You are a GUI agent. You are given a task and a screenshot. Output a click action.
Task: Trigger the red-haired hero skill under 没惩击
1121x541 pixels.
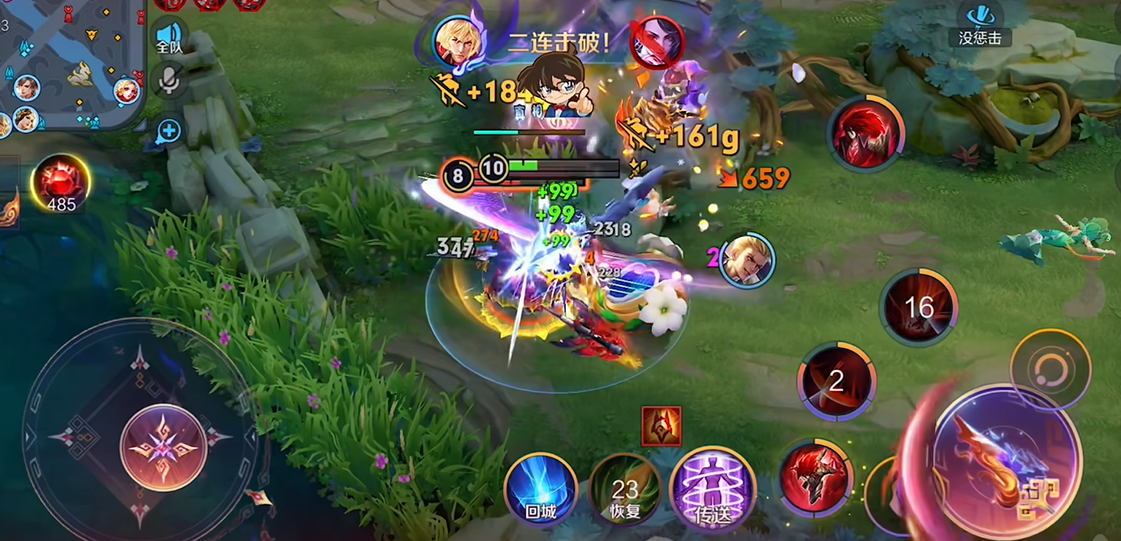click(865, 133)
